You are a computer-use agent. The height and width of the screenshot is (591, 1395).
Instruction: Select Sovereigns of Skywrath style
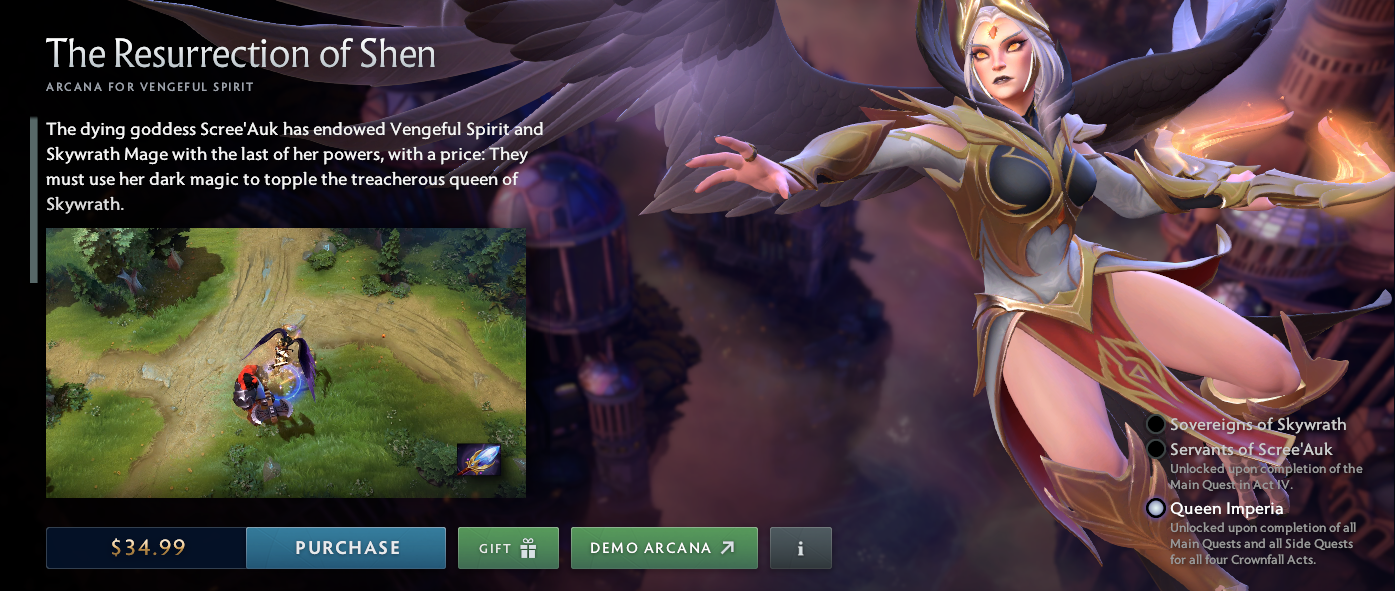click(1156, 424)
